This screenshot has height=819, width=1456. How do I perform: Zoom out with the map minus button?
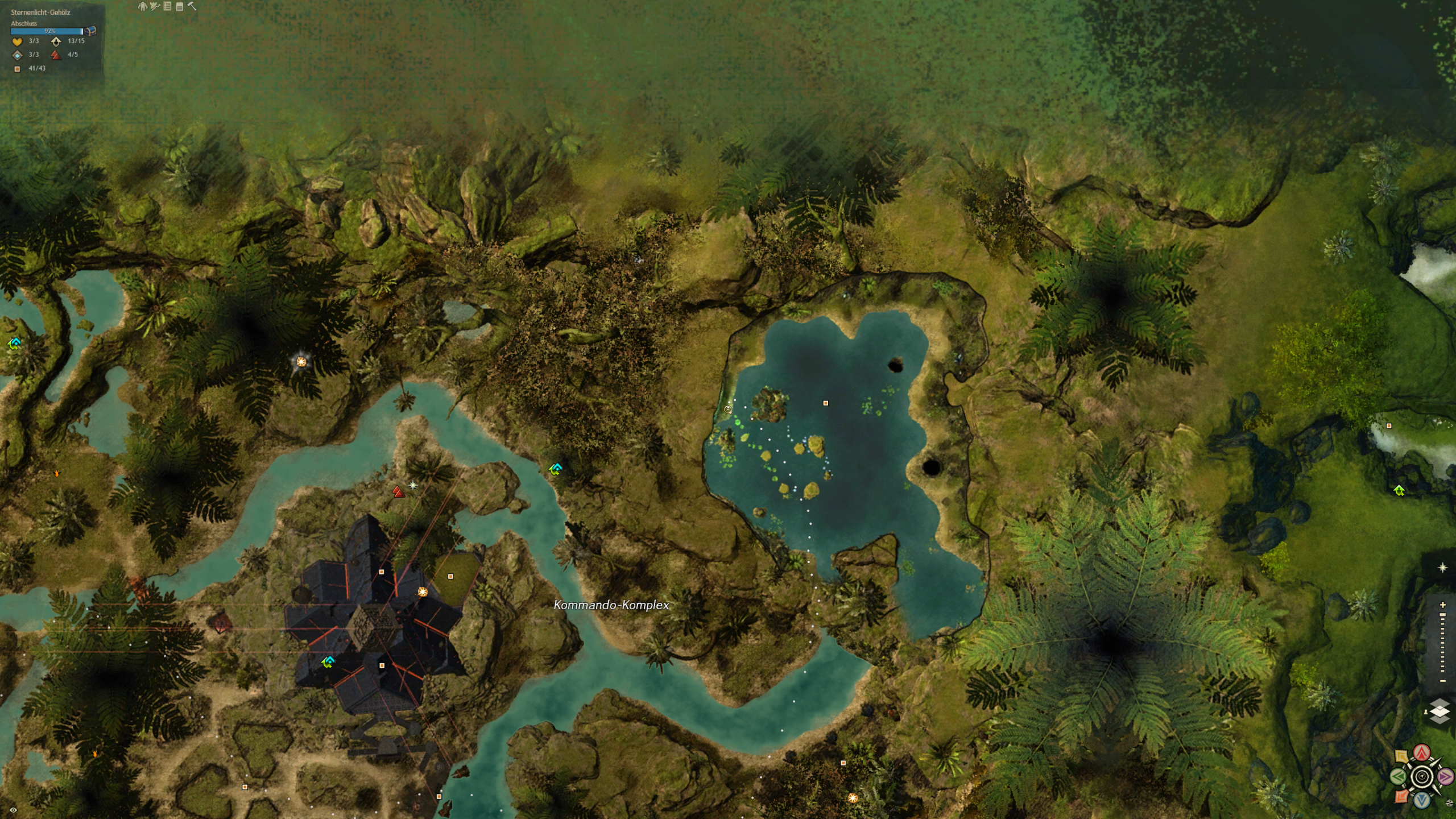[1442, 681]
